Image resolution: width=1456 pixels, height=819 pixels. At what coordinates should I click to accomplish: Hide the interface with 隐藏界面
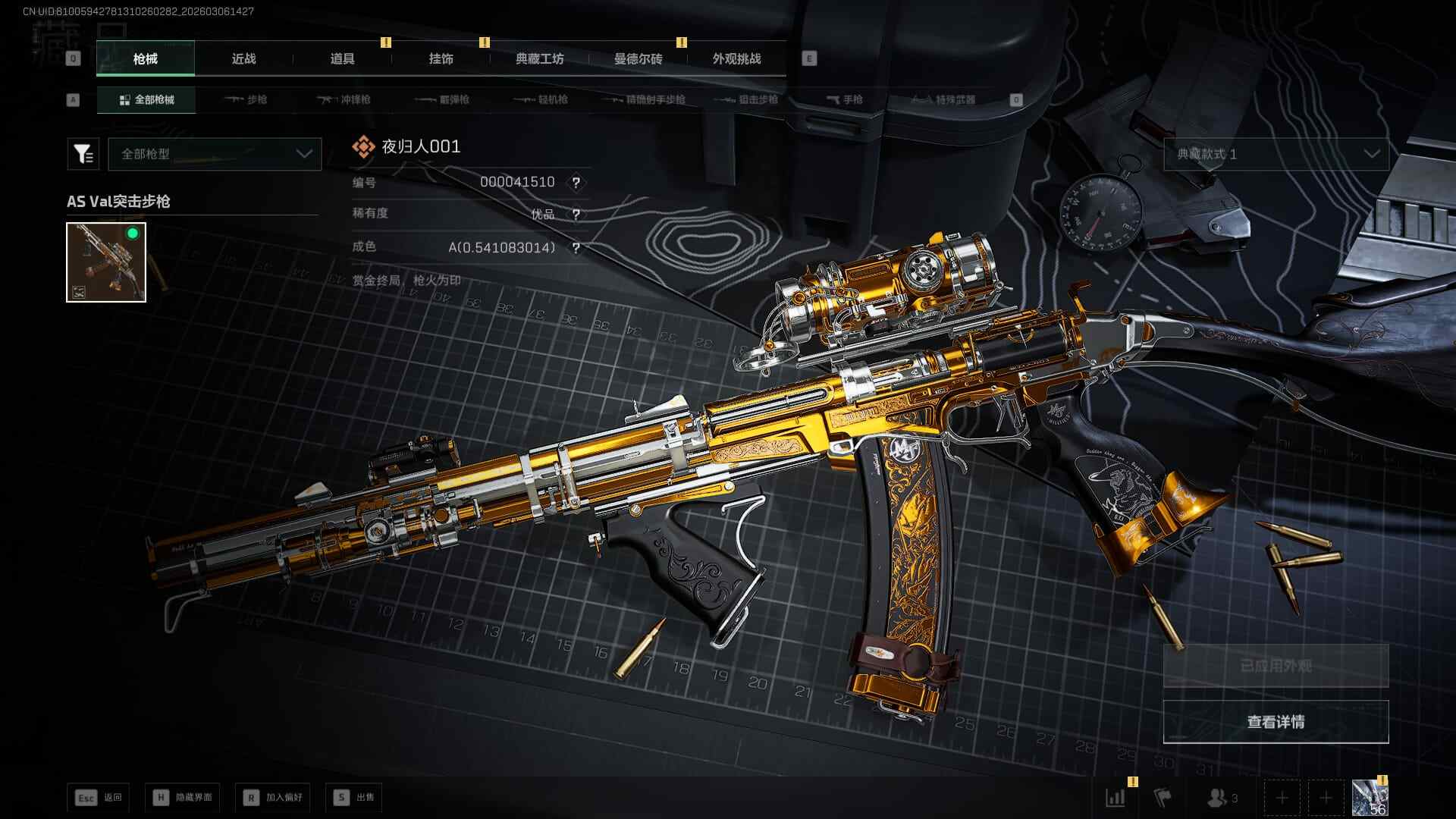pos(183,798)
